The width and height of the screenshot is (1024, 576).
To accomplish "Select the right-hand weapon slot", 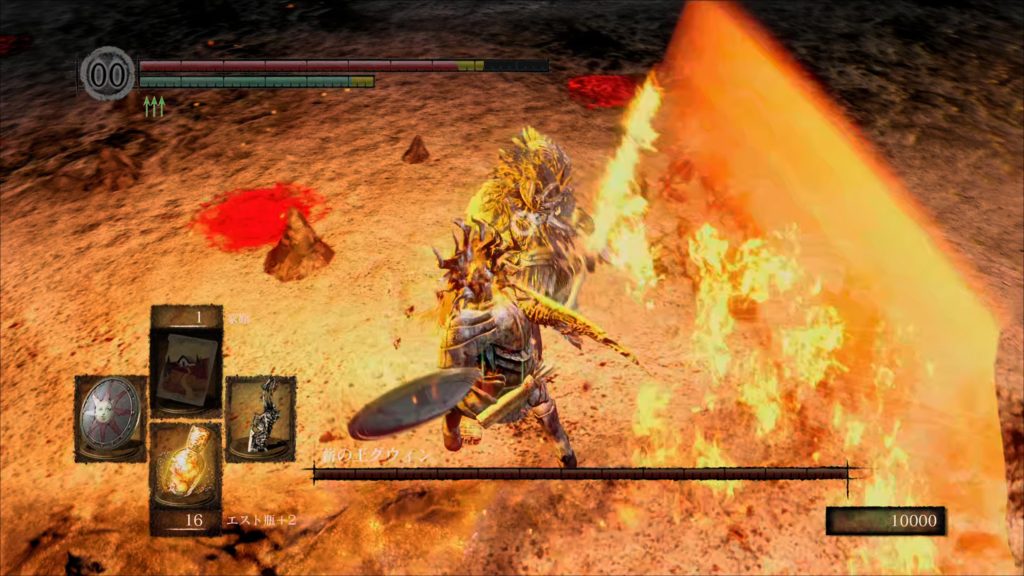I will [x=260, y=418].
